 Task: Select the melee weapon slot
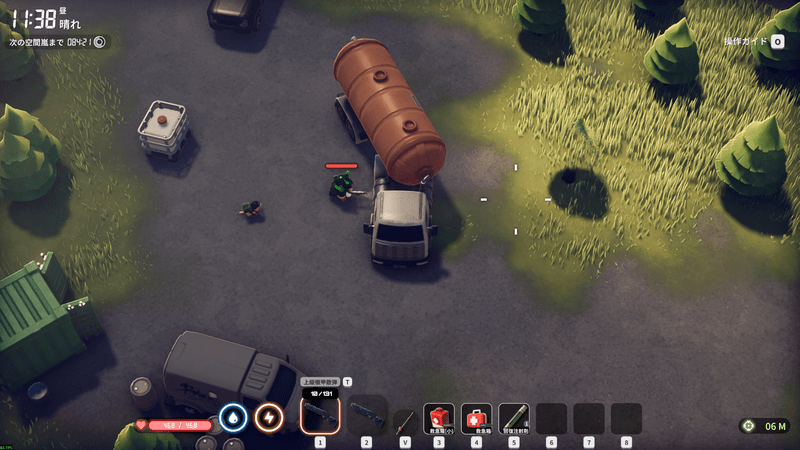pos(404,420)
